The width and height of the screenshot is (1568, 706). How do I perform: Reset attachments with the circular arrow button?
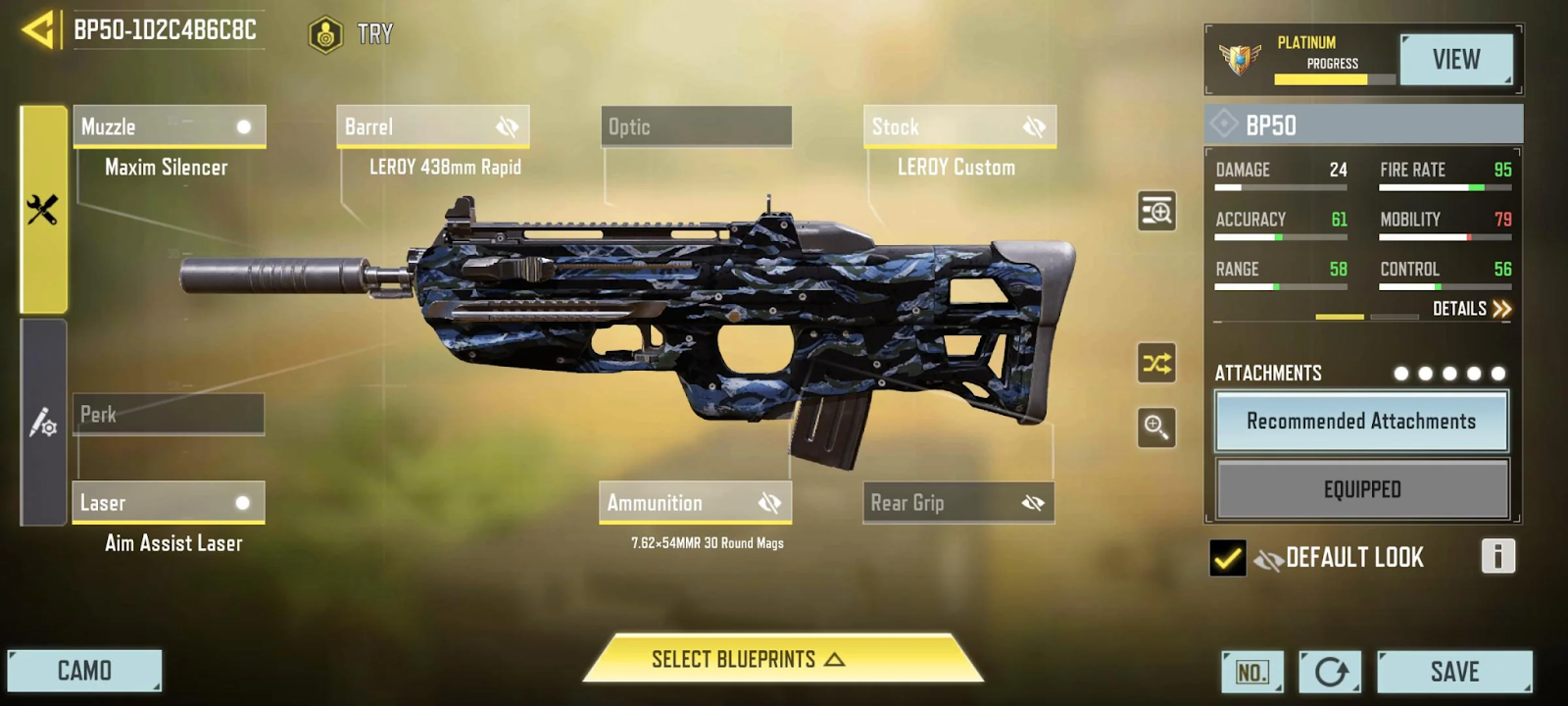[1330, 672]
